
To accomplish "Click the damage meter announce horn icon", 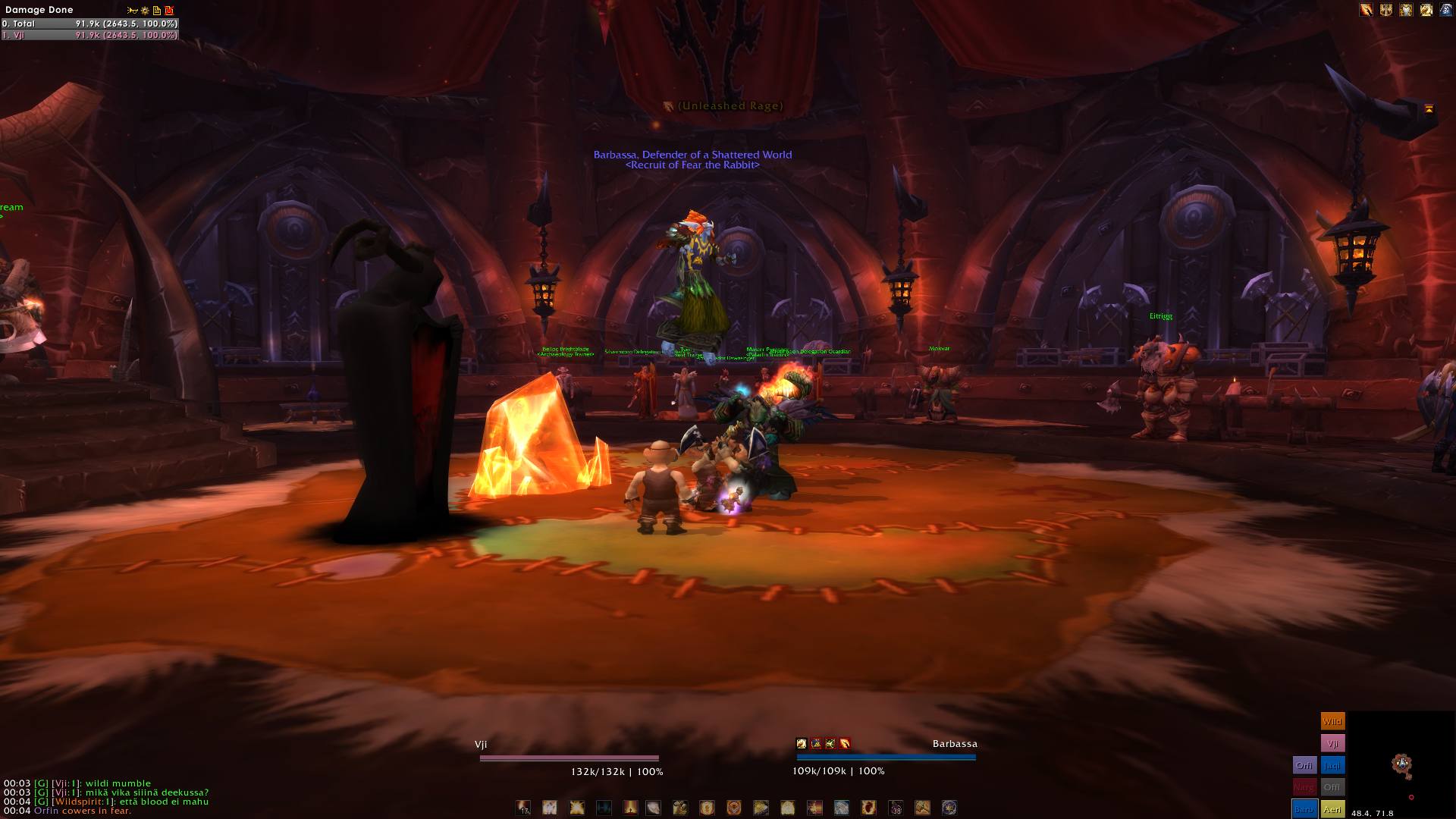I will pyautogui.click(x=133, y=11).
